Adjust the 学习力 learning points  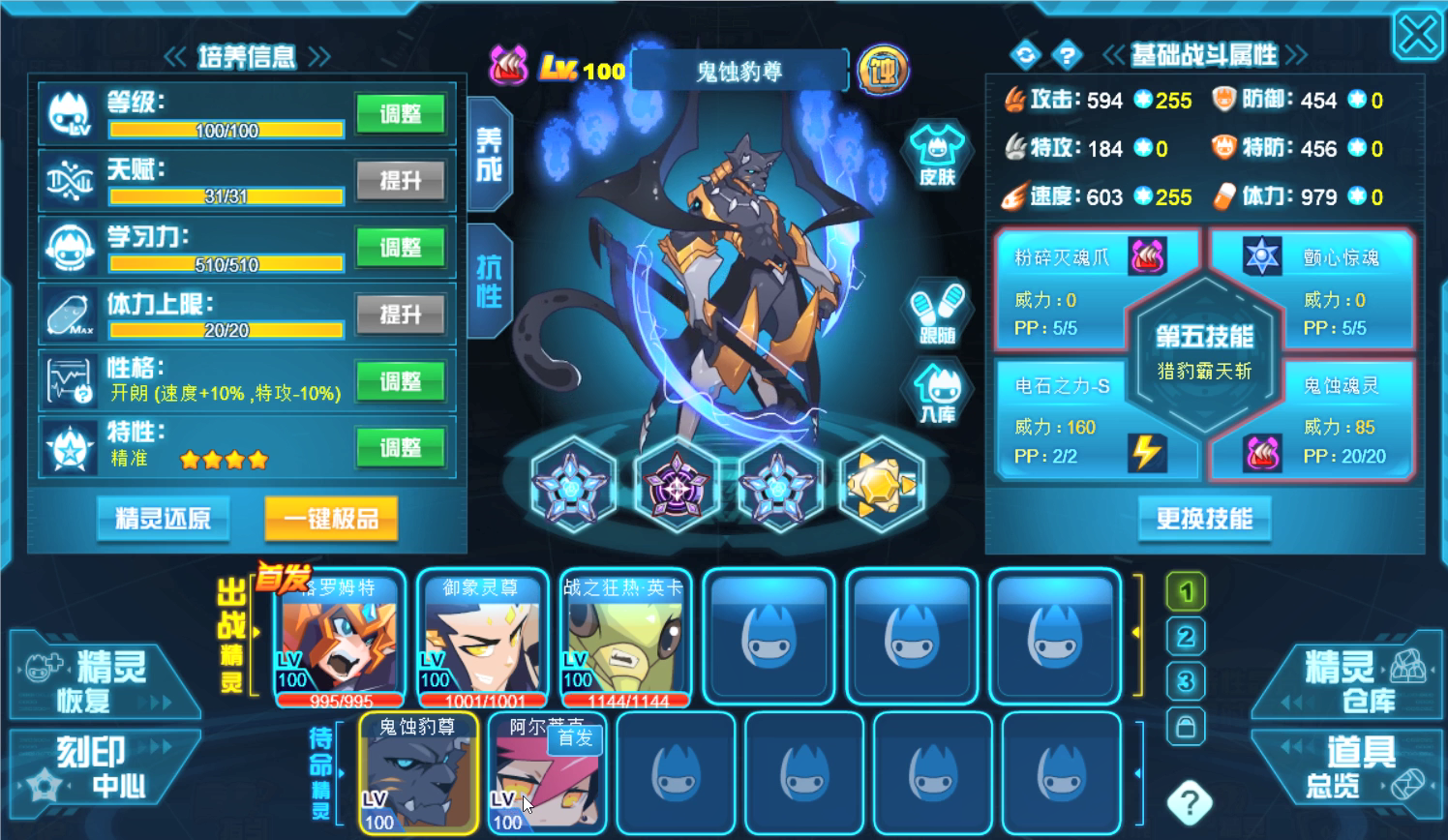tap(401, 248)
